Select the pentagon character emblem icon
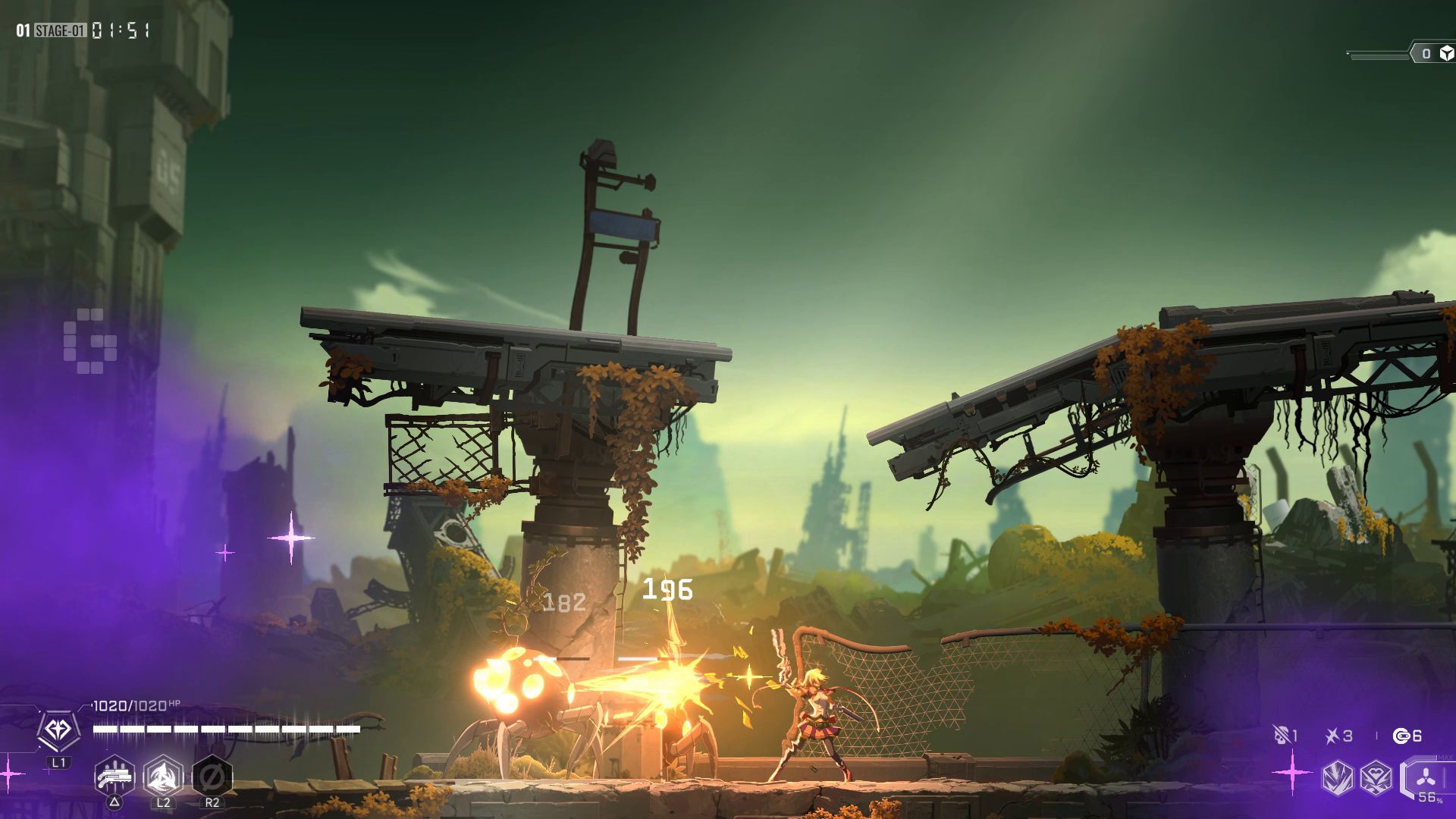 (x=59, y=730)
